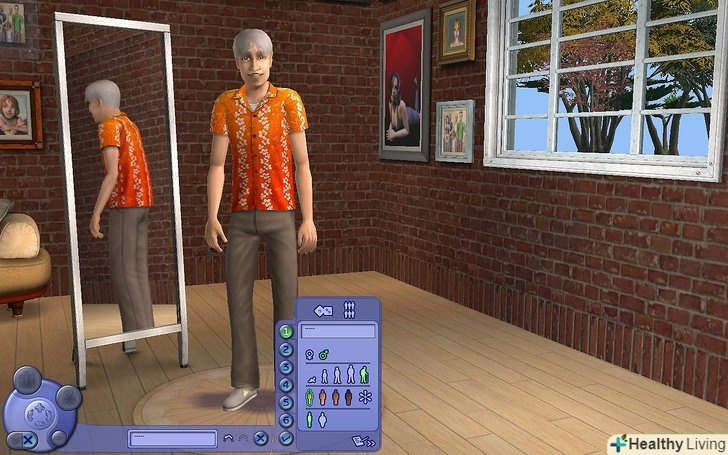728x455 pixels.
Task: Open the custom content asterisk option
Action: tap(364, 398)
